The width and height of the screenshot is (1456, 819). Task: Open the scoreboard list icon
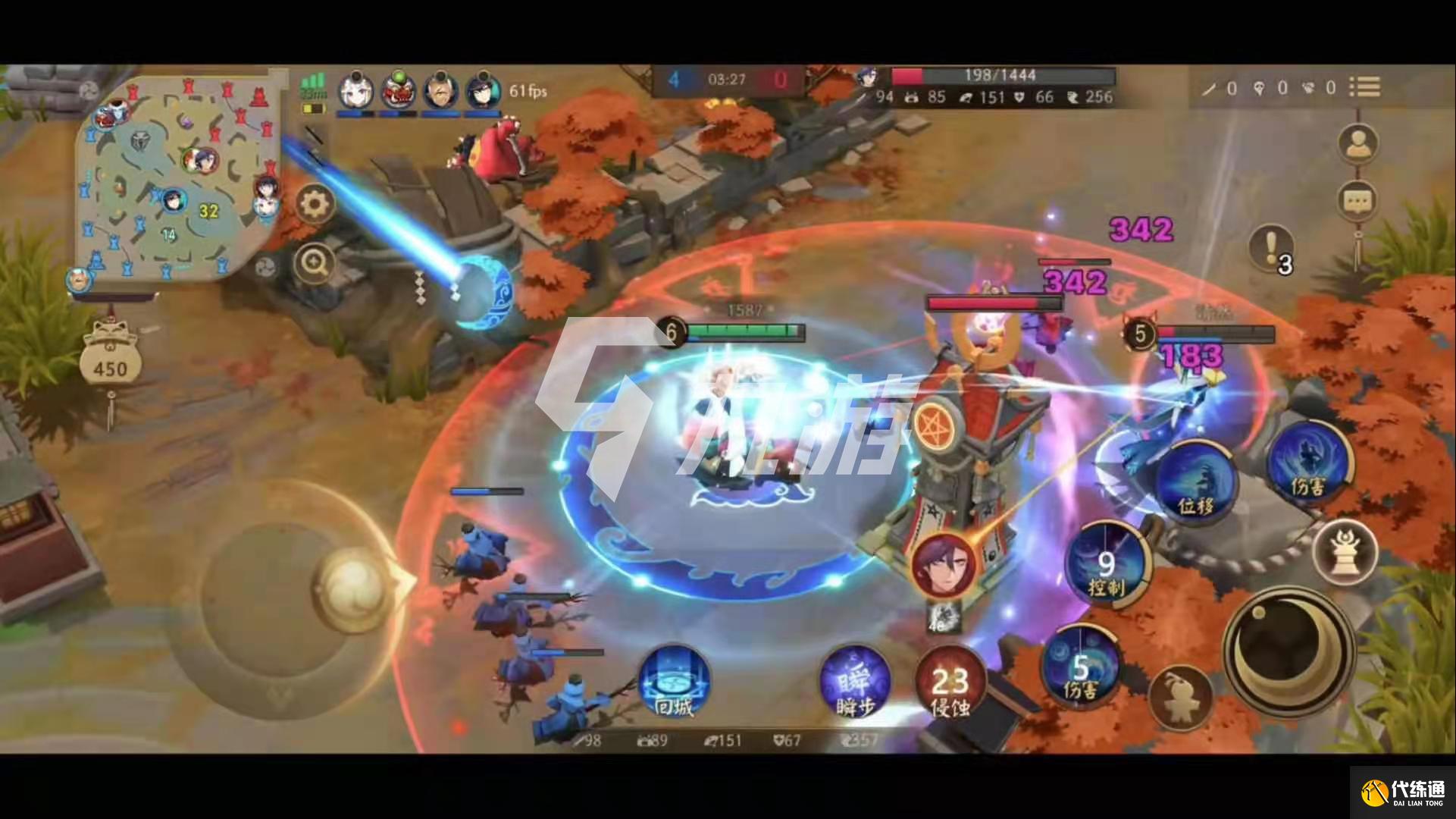click(x=1364, y=87)
